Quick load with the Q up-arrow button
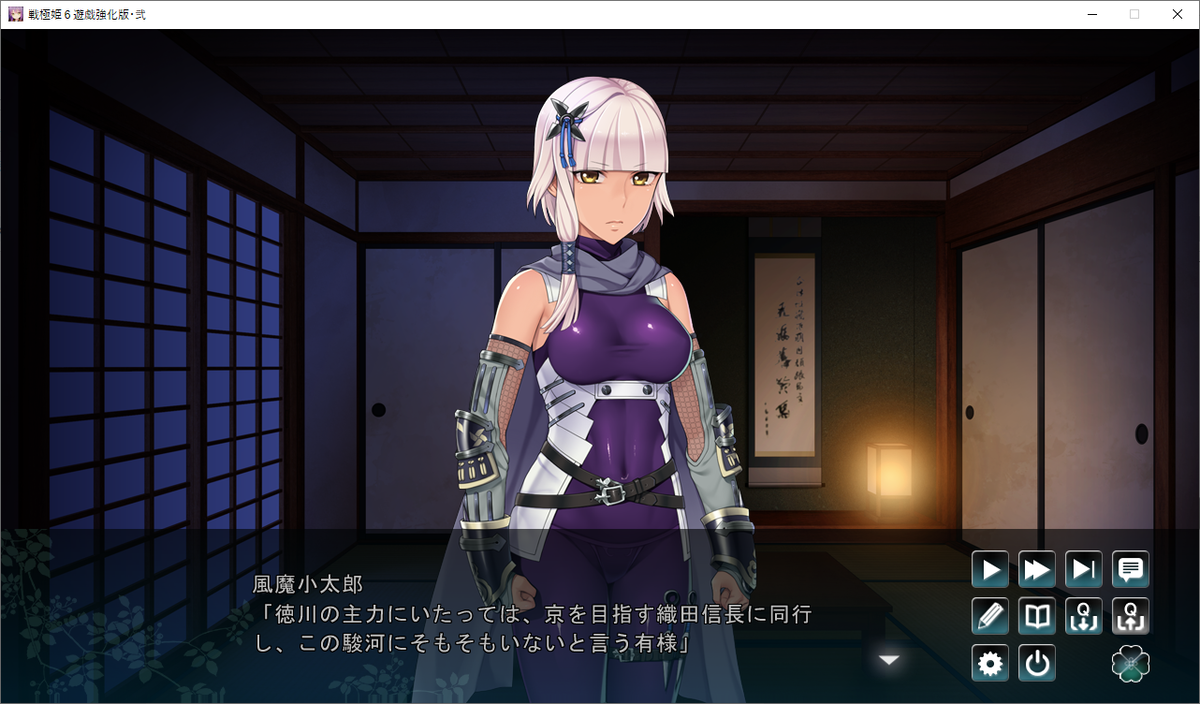Screen dimensions: 1200x704 click(x=1131, y=616)
